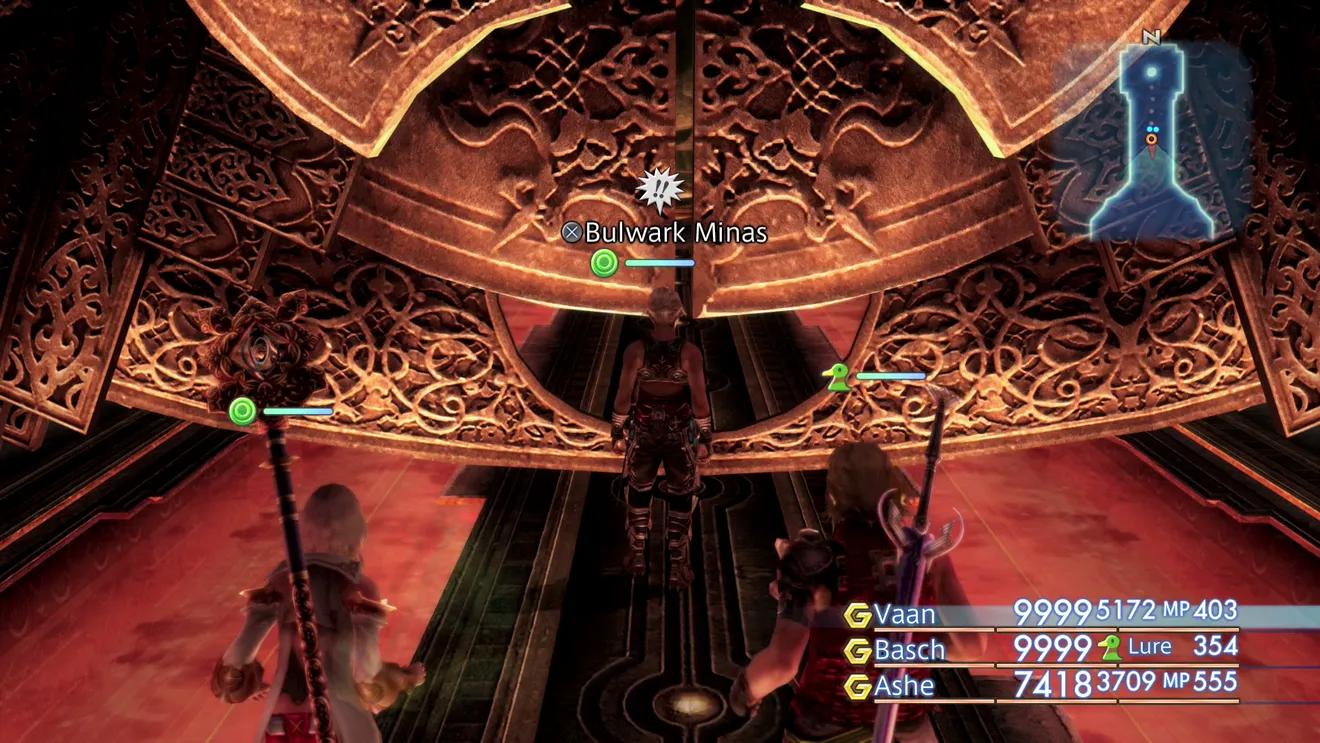1320x743 pixels.
Task: Click the exclamation alert bubble
Action: click(x=660, y=191)
